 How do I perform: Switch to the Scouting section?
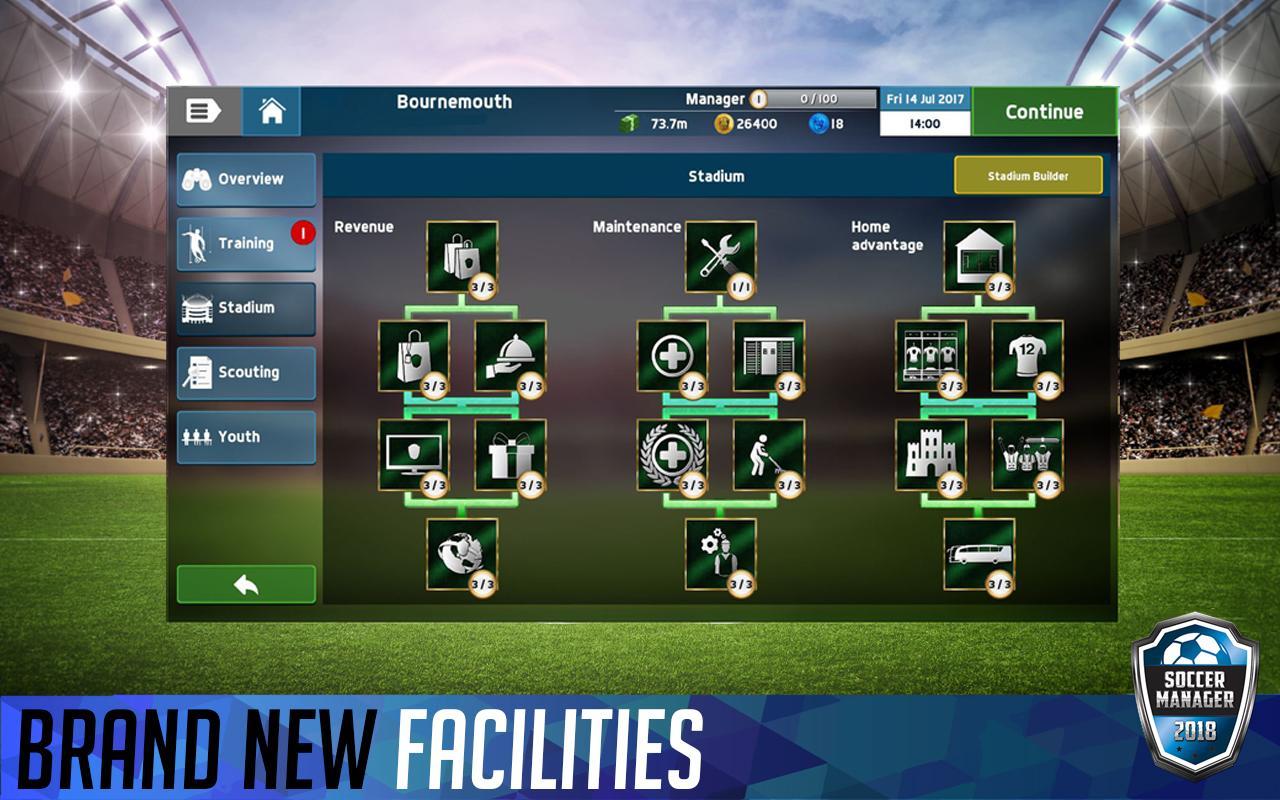[x=246, y=373]
